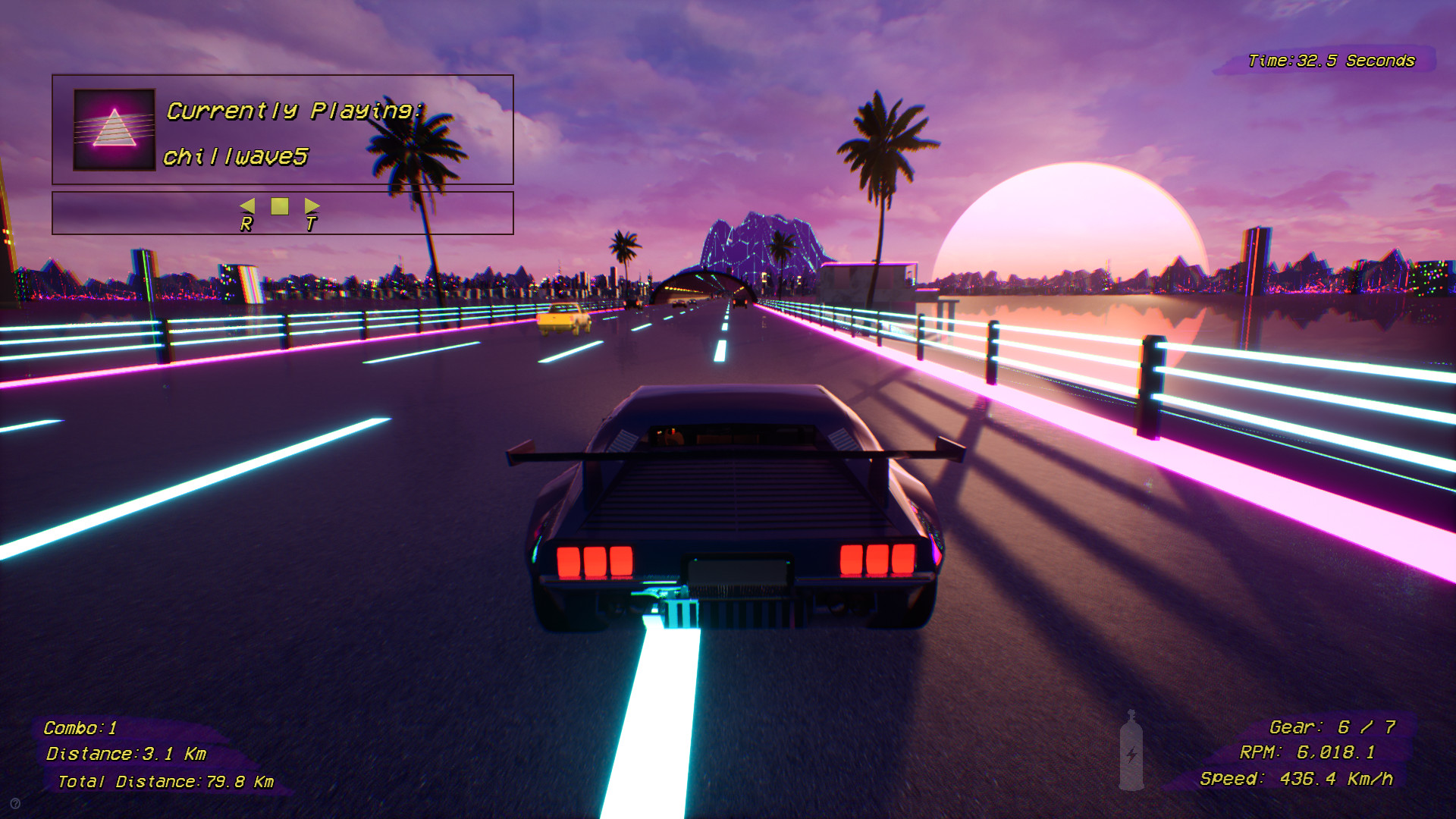Image resolution: width=1456 pixels, height=819 pixels.
Task: Select the Gear: 6 / 7 indicator
Action: click(1333, 726)
